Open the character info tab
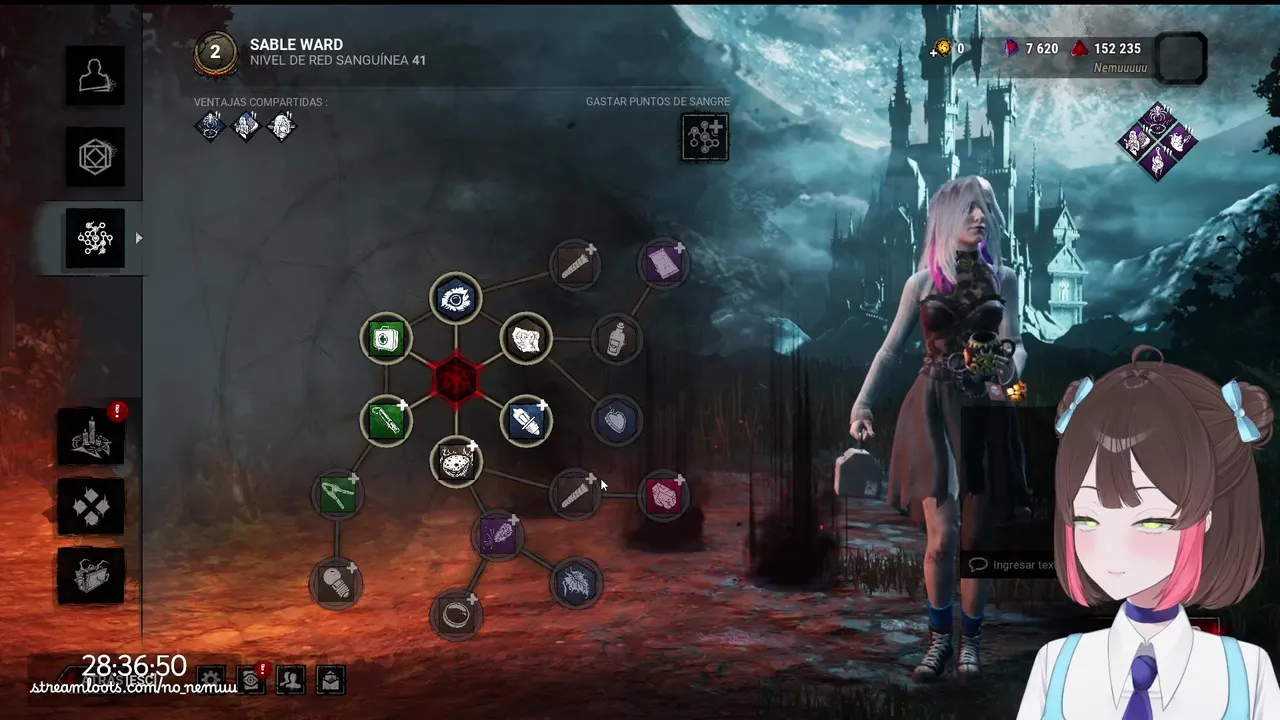Viewport: 1280px width, 720px height. [x=95, y=75]
